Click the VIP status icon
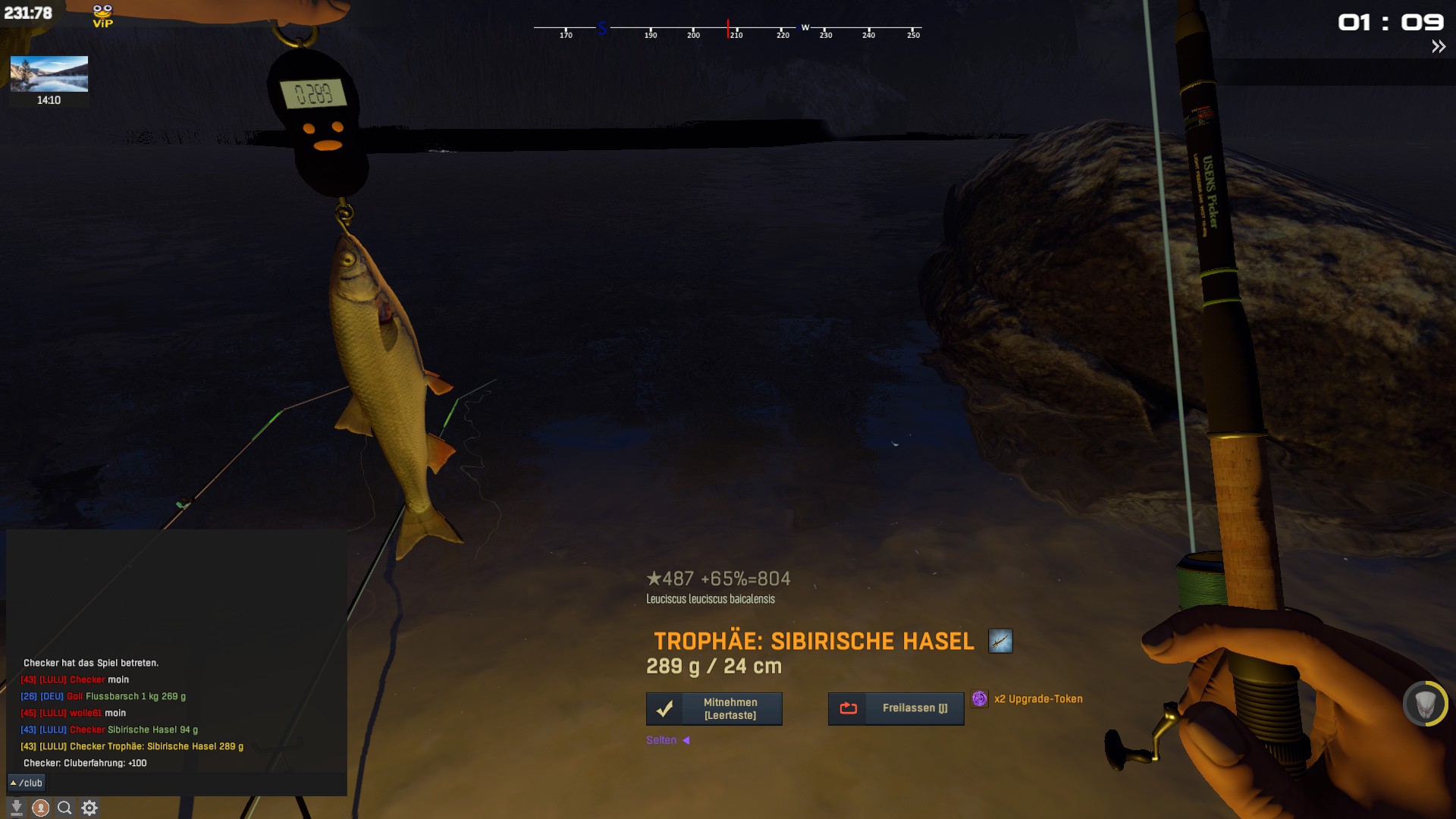 102,16
